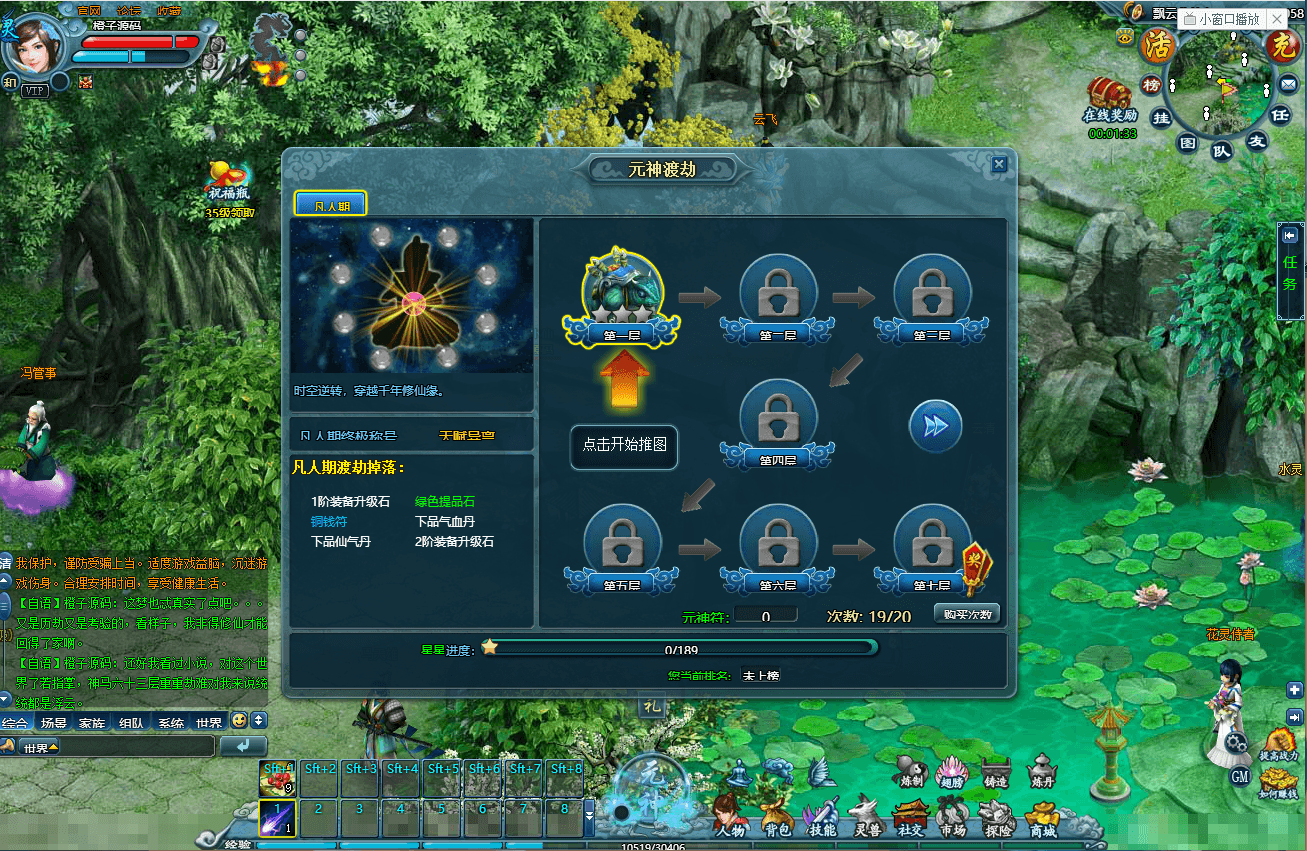The width and height of the screenshot is (1307, 851).
Task: Select the 凡人期 tab
Action: pyautogui.click(x=331, y=205)
